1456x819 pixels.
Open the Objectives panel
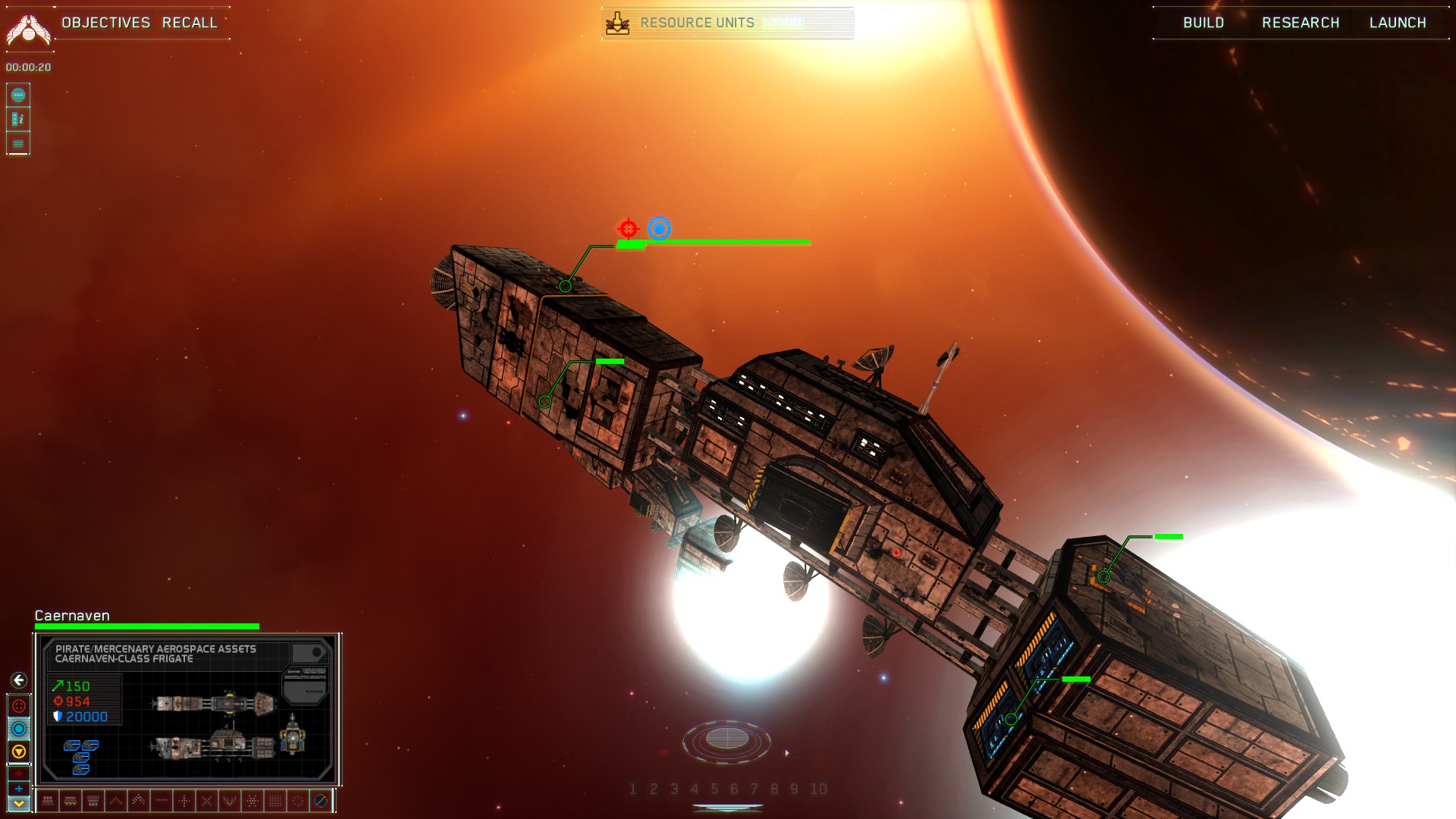(105, 23)
